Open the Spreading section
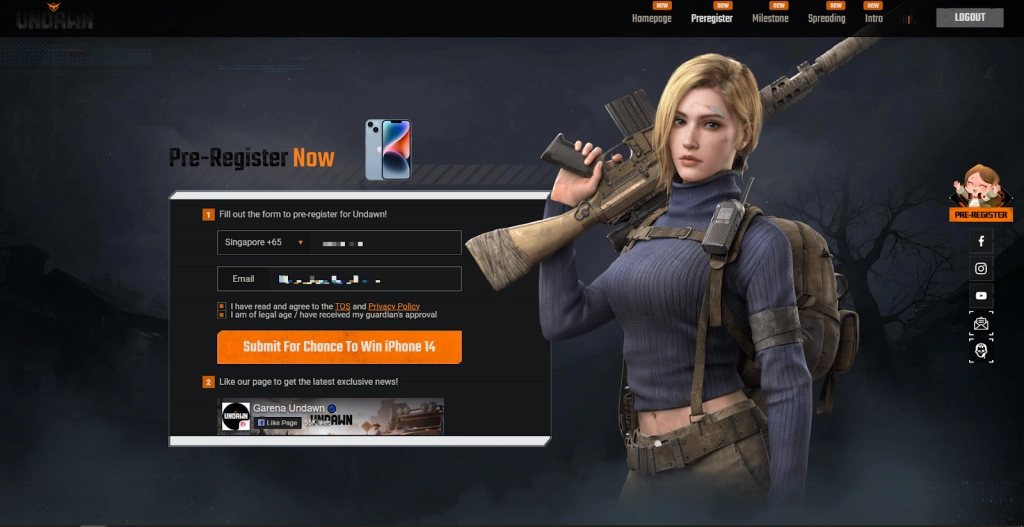This screenshot has height=527, width=1024. 826,18
